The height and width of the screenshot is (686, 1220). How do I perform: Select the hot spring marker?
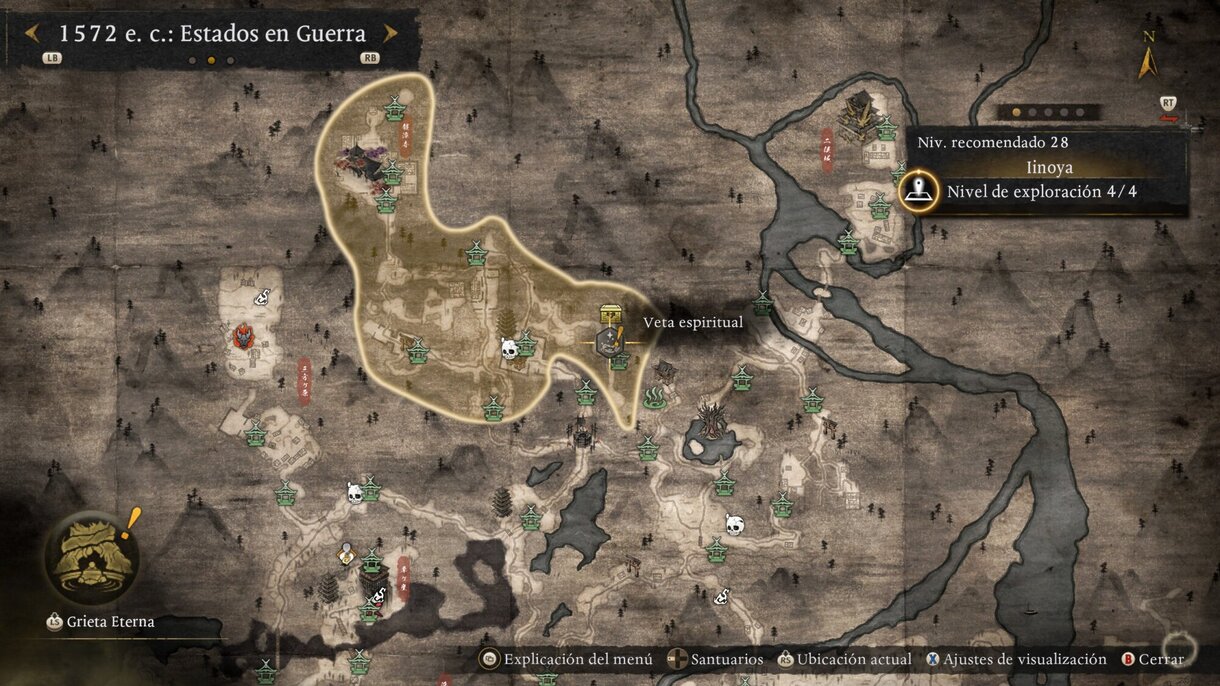(x=655, y=399)
